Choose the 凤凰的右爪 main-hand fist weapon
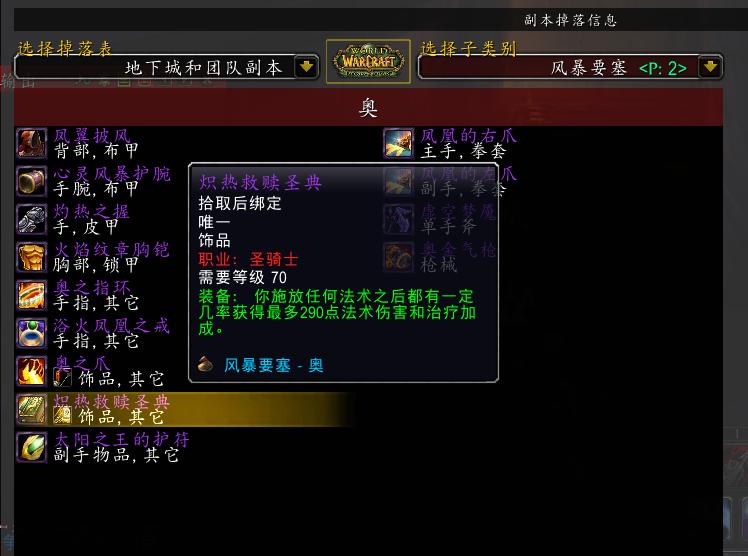 460,143
